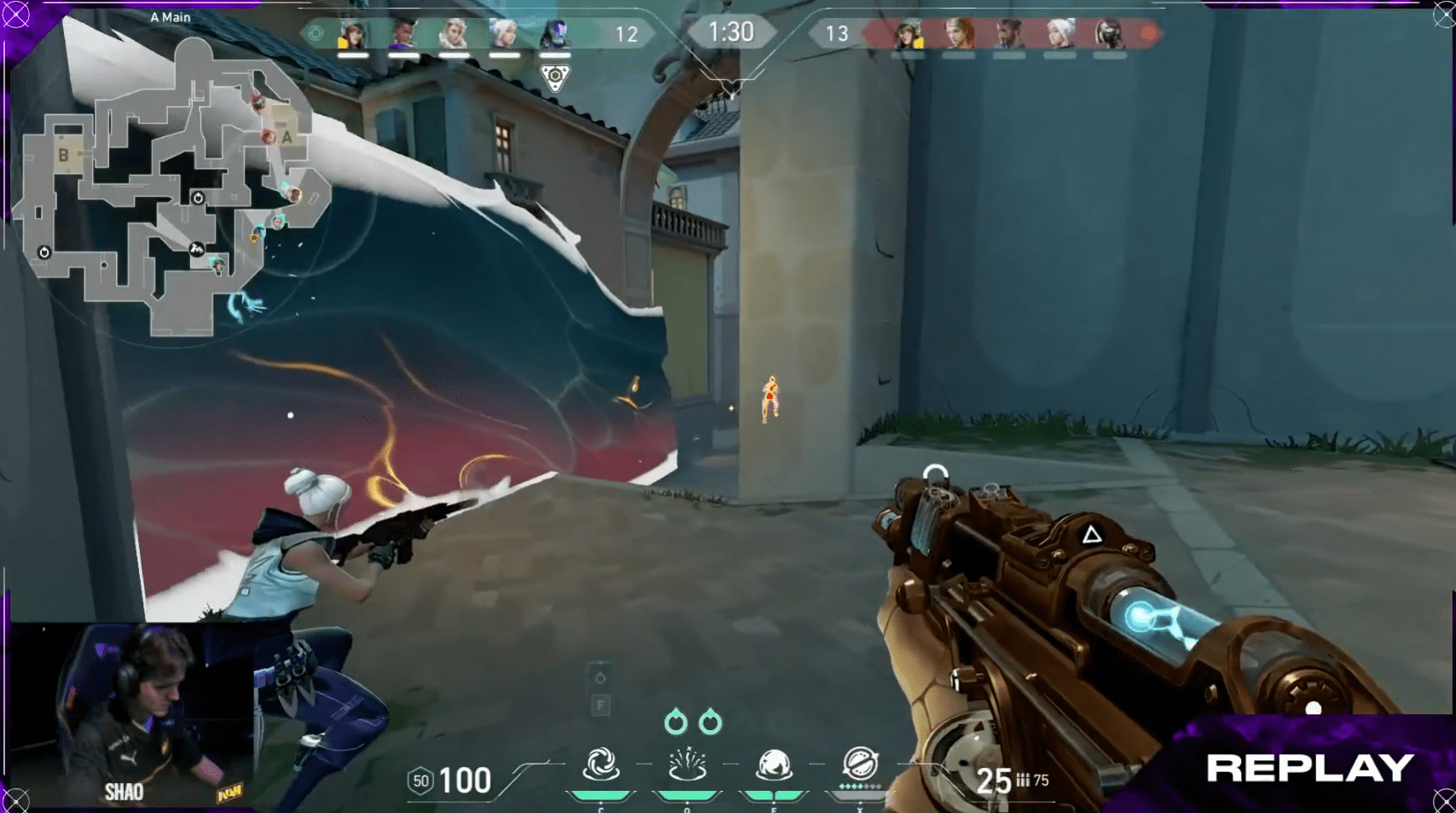Image resolution: width=1456 pixels, height=813 pixels.
Task: Select Omen's portrait on the green team
Action: pyautogui.click(x=554, y=34)
